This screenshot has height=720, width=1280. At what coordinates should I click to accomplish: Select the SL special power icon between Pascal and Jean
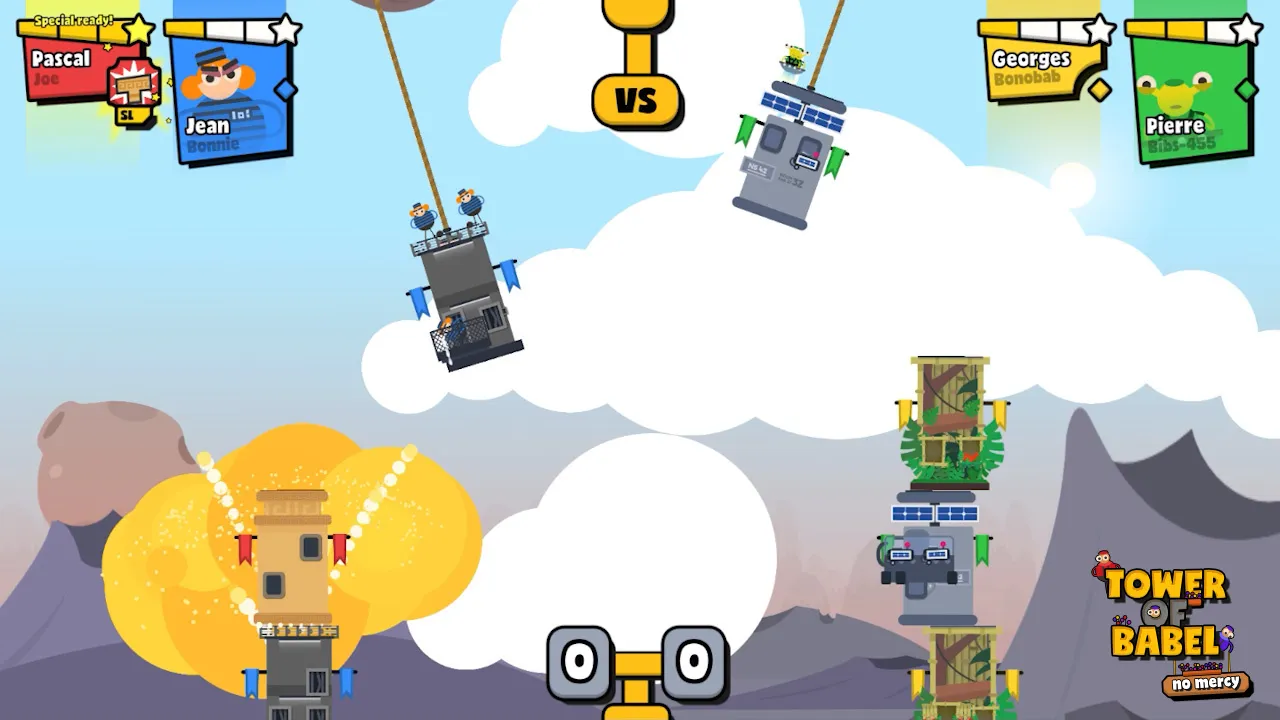(x=131, y=88)
